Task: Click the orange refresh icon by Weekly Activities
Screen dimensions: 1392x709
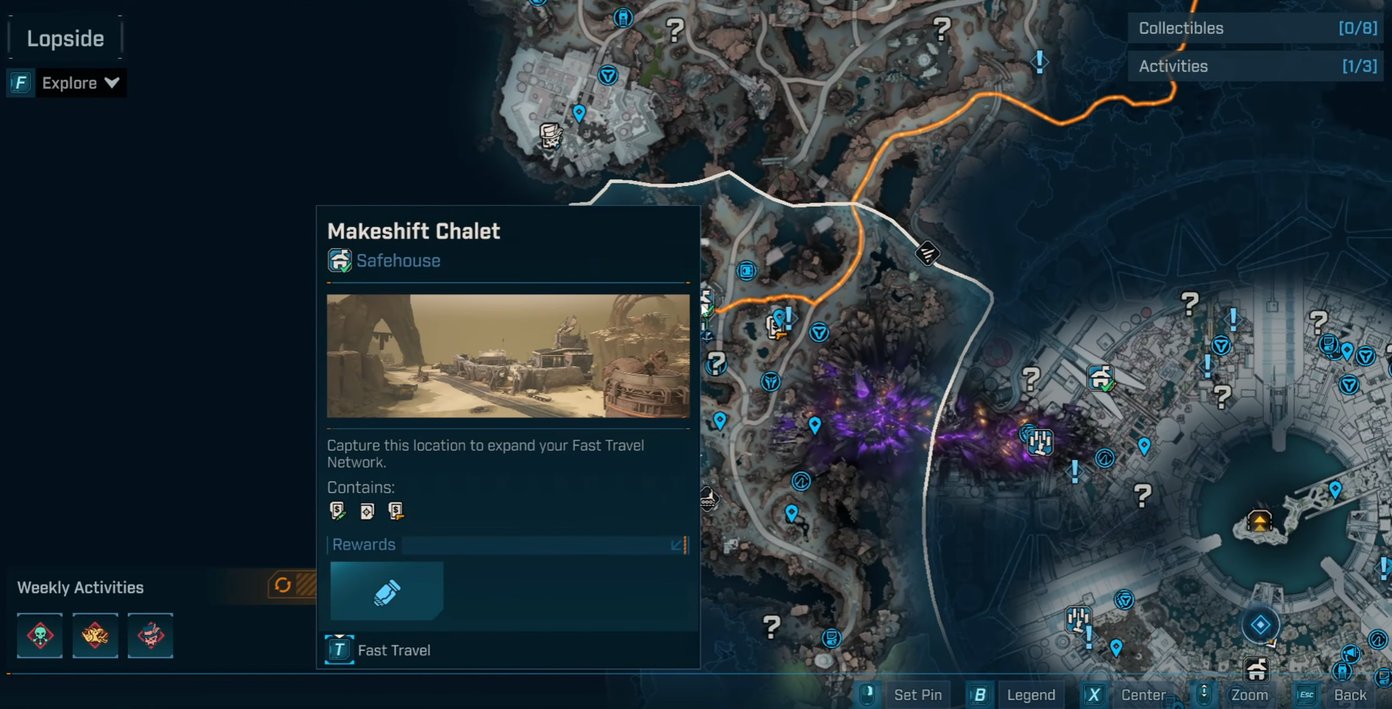Action: pos(283,585)
